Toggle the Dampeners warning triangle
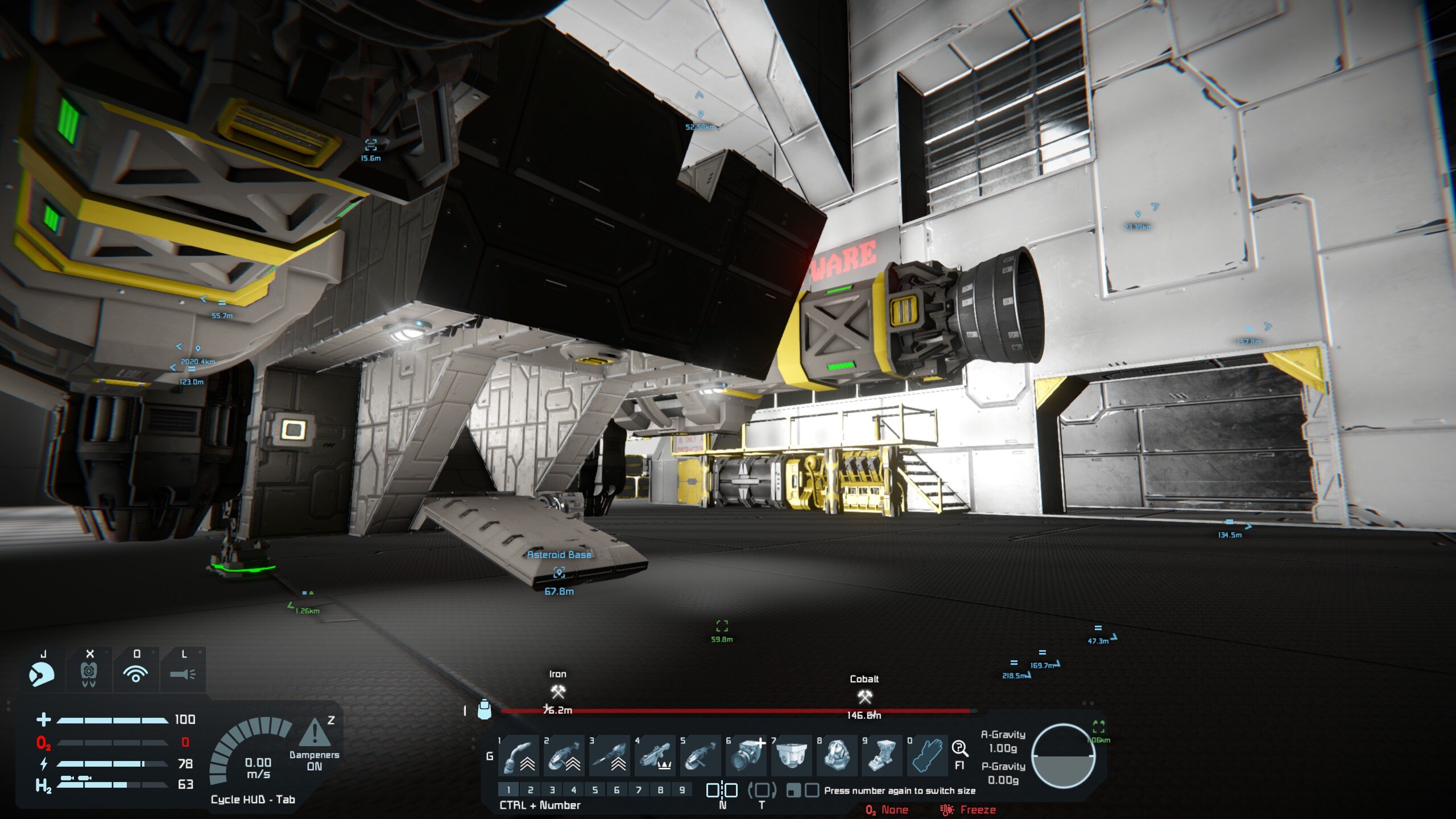1456x819 pixels. [313, 733]
